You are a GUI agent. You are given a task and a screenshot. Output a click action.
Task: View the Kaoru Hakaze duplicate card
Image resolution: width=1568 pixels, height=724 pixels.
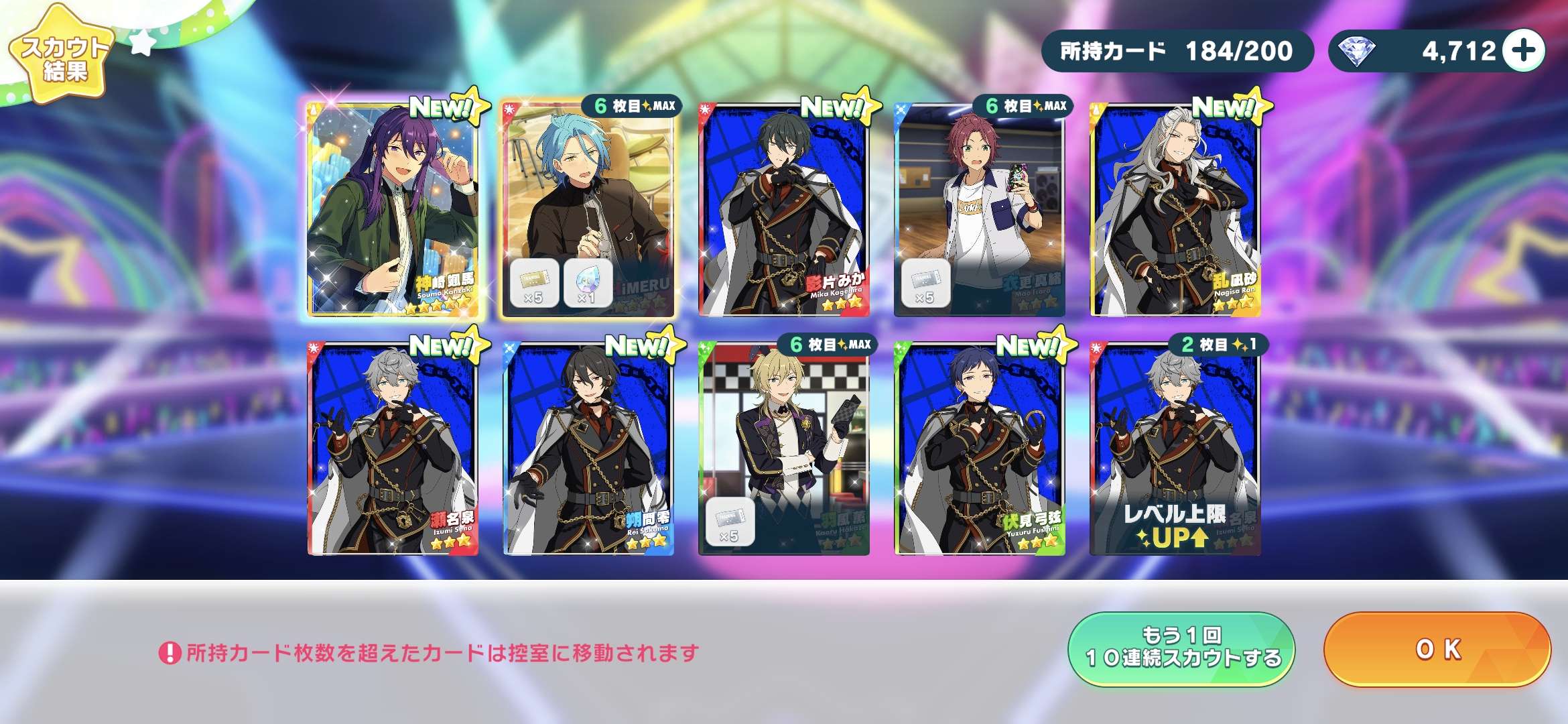tap(784, 448)
